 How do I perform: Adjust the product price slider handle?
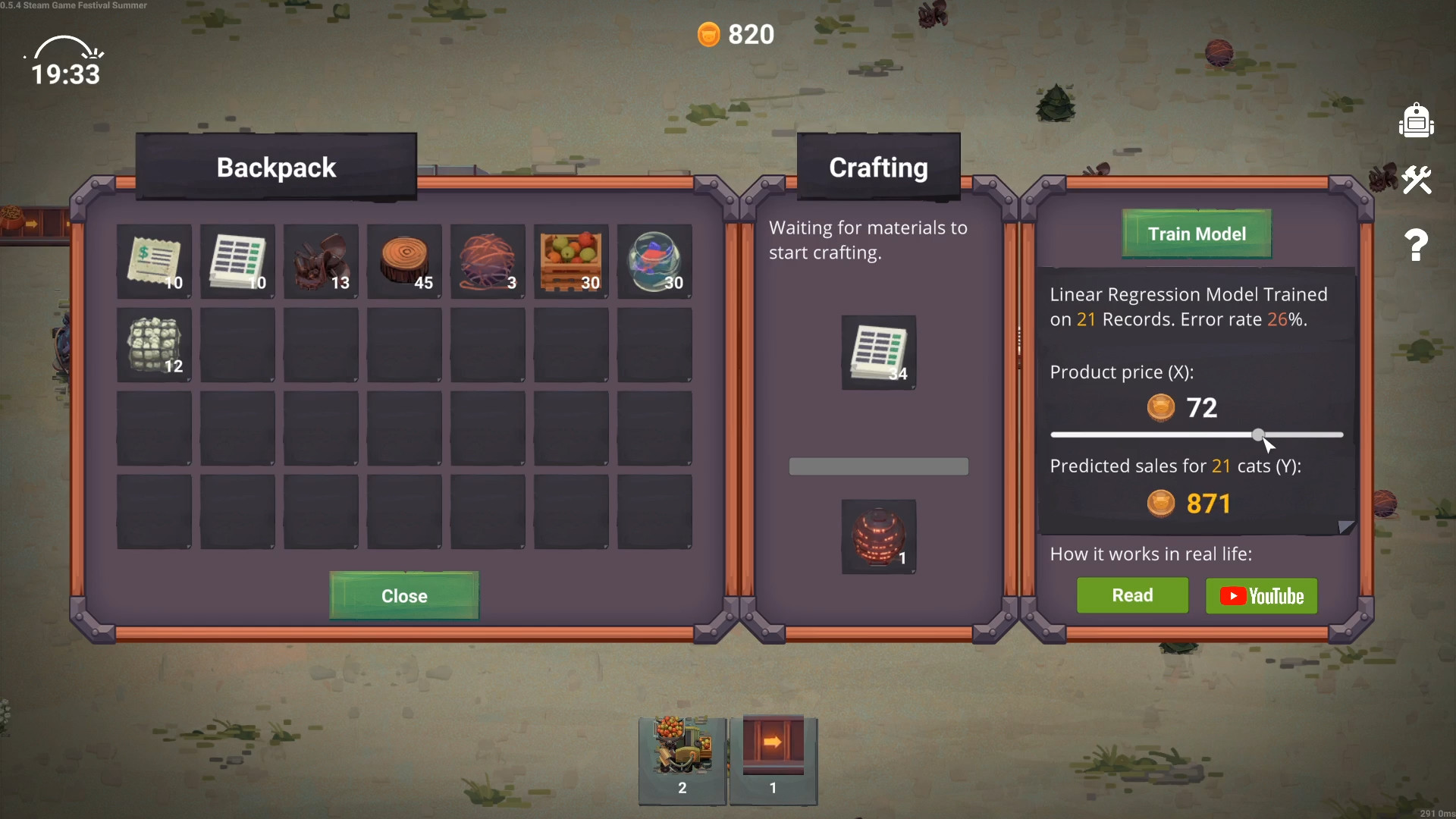coord(1258,435)
